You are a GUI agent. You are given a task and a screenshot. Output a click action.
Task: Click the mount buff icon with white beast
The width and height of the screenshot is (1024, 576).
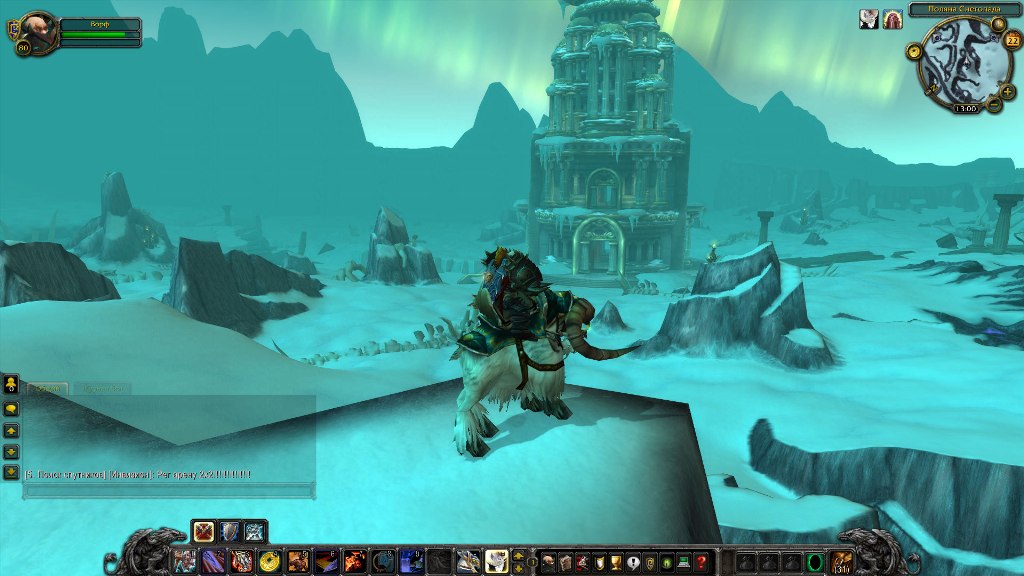pyautogui.click(x=867, y=19)
